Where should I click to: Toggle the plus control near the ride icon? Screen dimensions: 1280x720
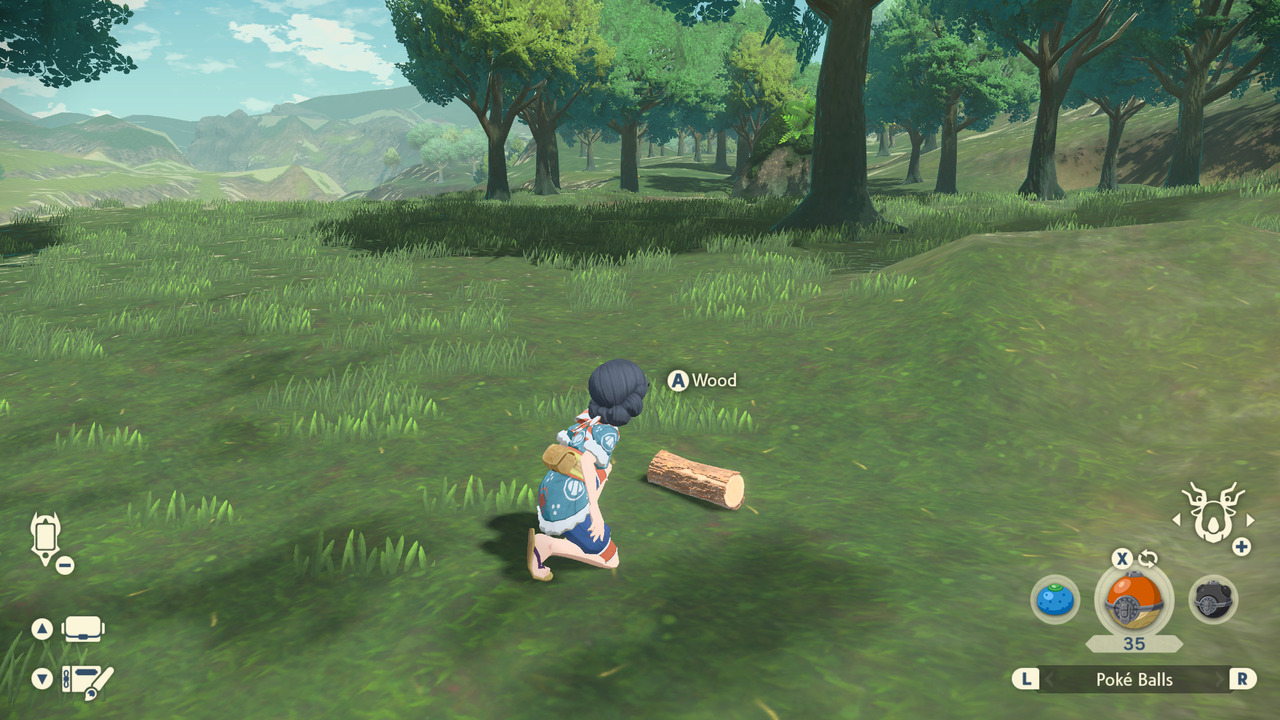point(1240,548)
